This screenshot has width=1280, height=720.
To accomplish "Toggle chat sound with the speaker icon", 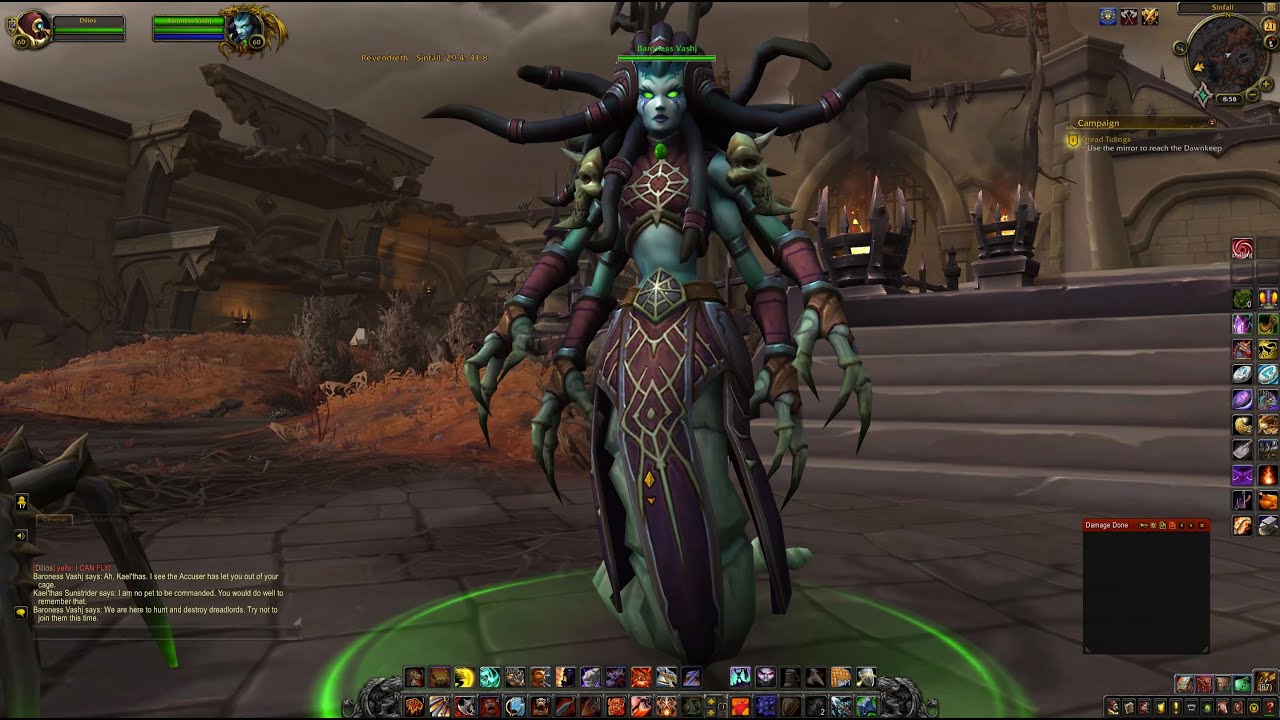I will coord(20,535).
